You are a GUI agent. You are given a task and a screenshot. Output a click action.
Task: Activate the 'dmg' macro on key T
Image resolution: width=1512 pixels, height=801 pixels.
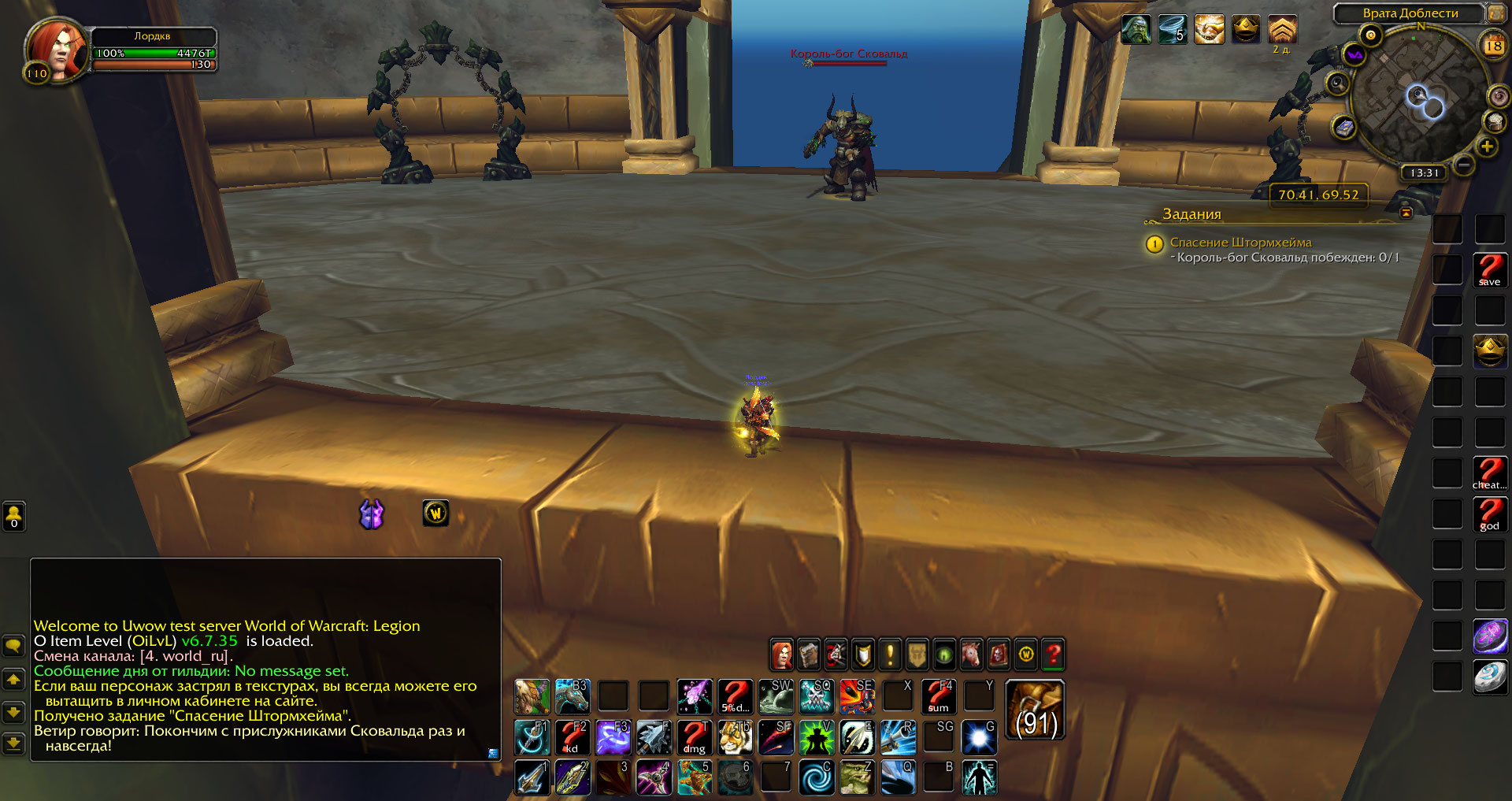[694, 737]
